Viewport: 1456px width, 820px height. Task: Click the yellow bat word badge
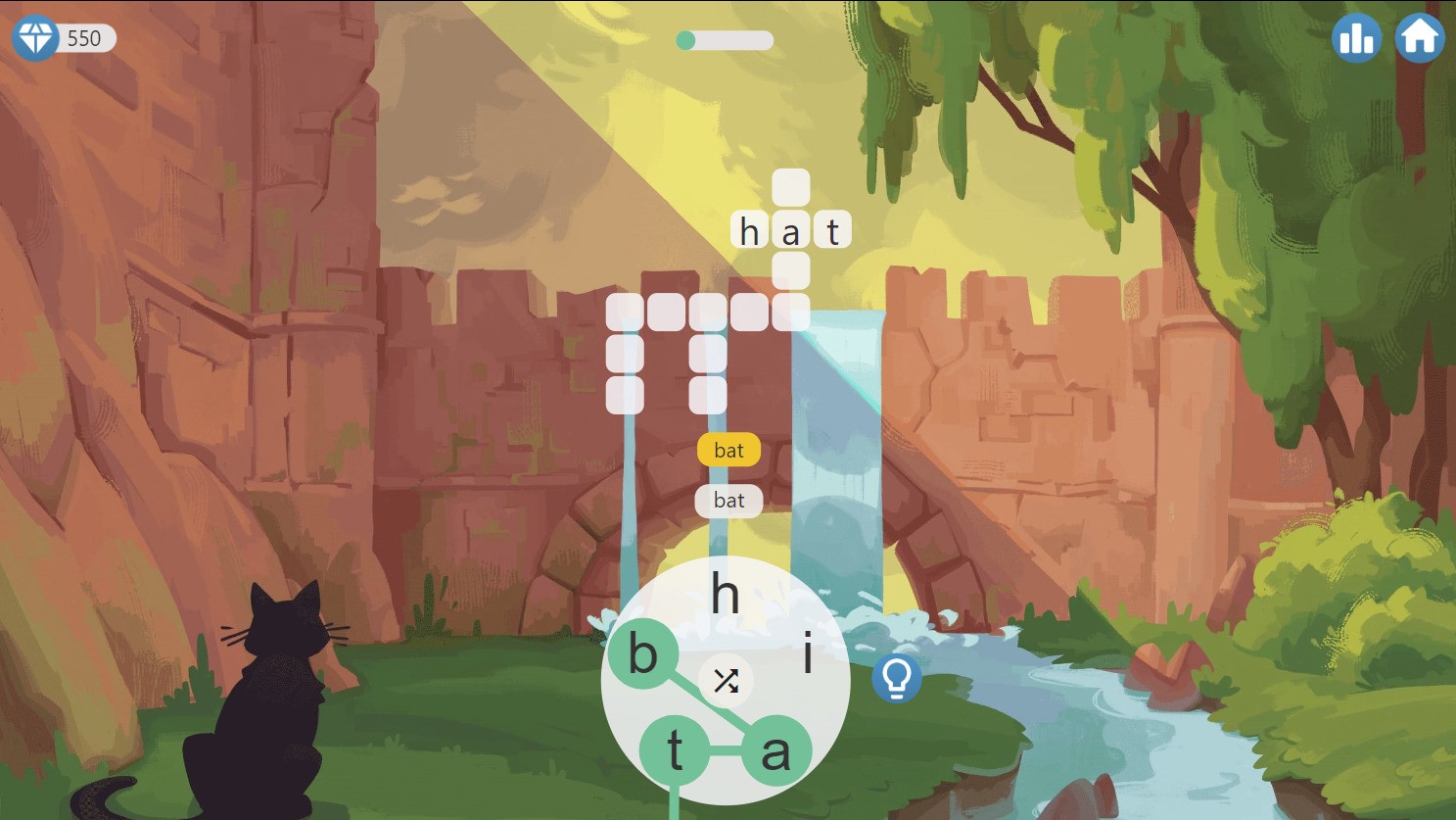click(x=728, y=451)
